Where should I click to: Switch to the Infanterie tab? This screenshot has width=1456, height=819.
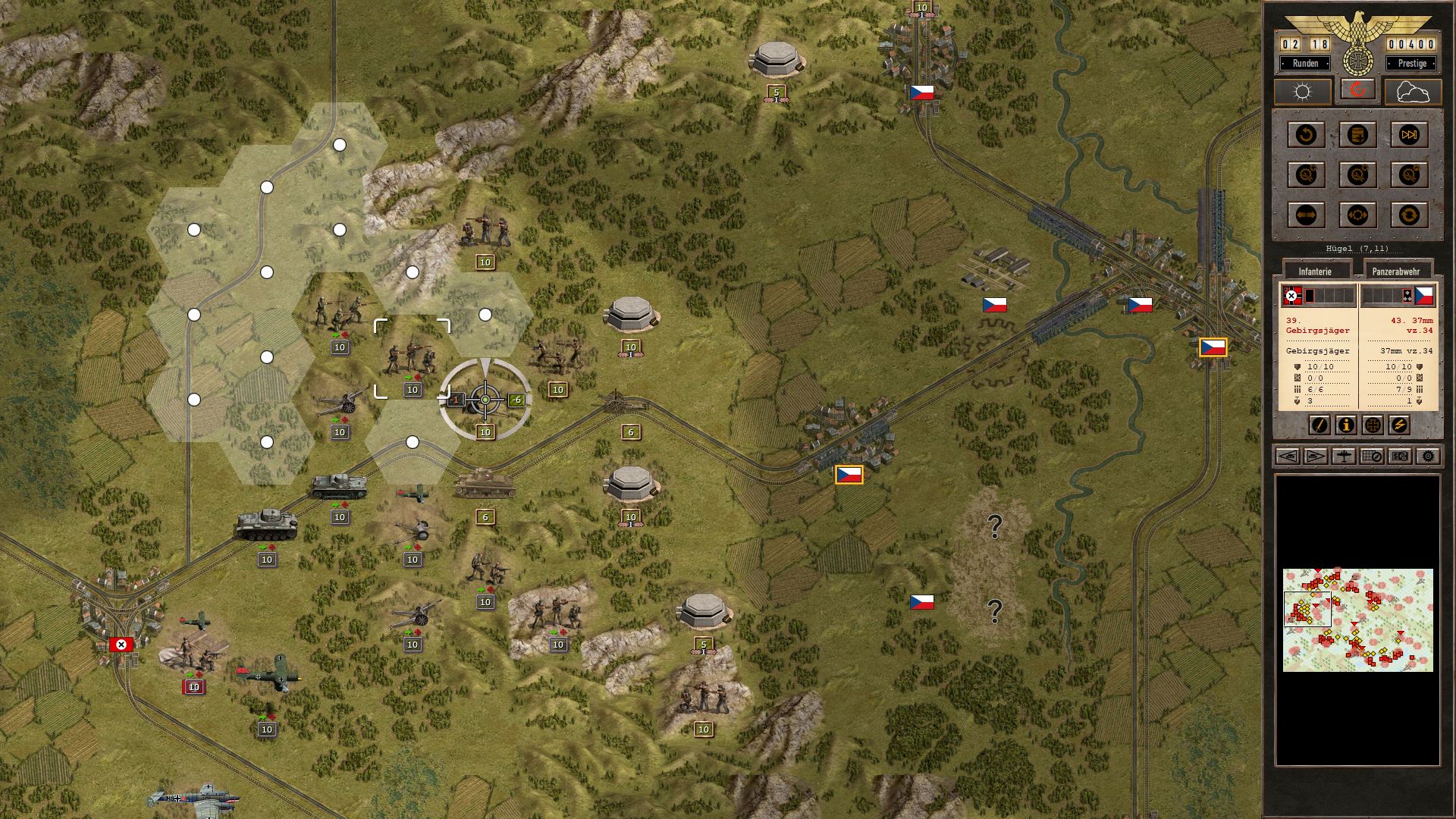tap(1315, 271)
